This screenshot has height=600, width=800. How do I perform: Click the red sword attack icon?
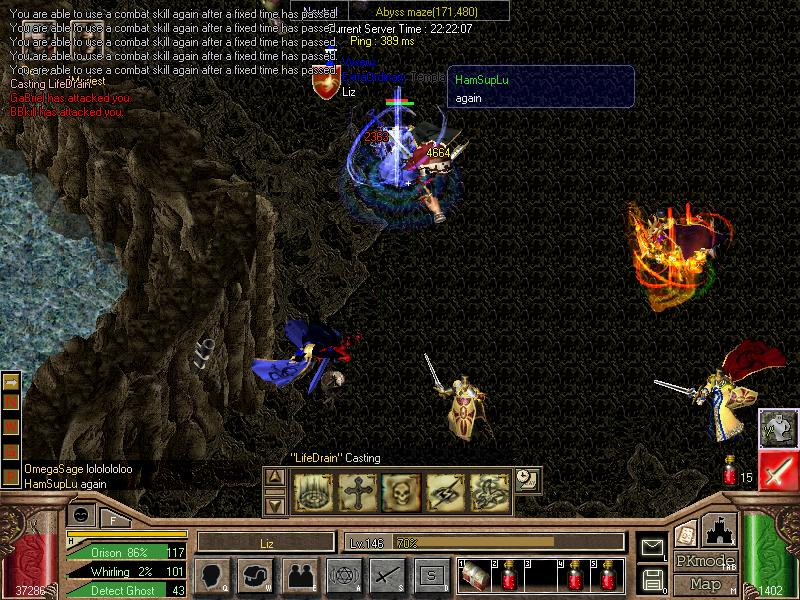[x=778, y=470]
